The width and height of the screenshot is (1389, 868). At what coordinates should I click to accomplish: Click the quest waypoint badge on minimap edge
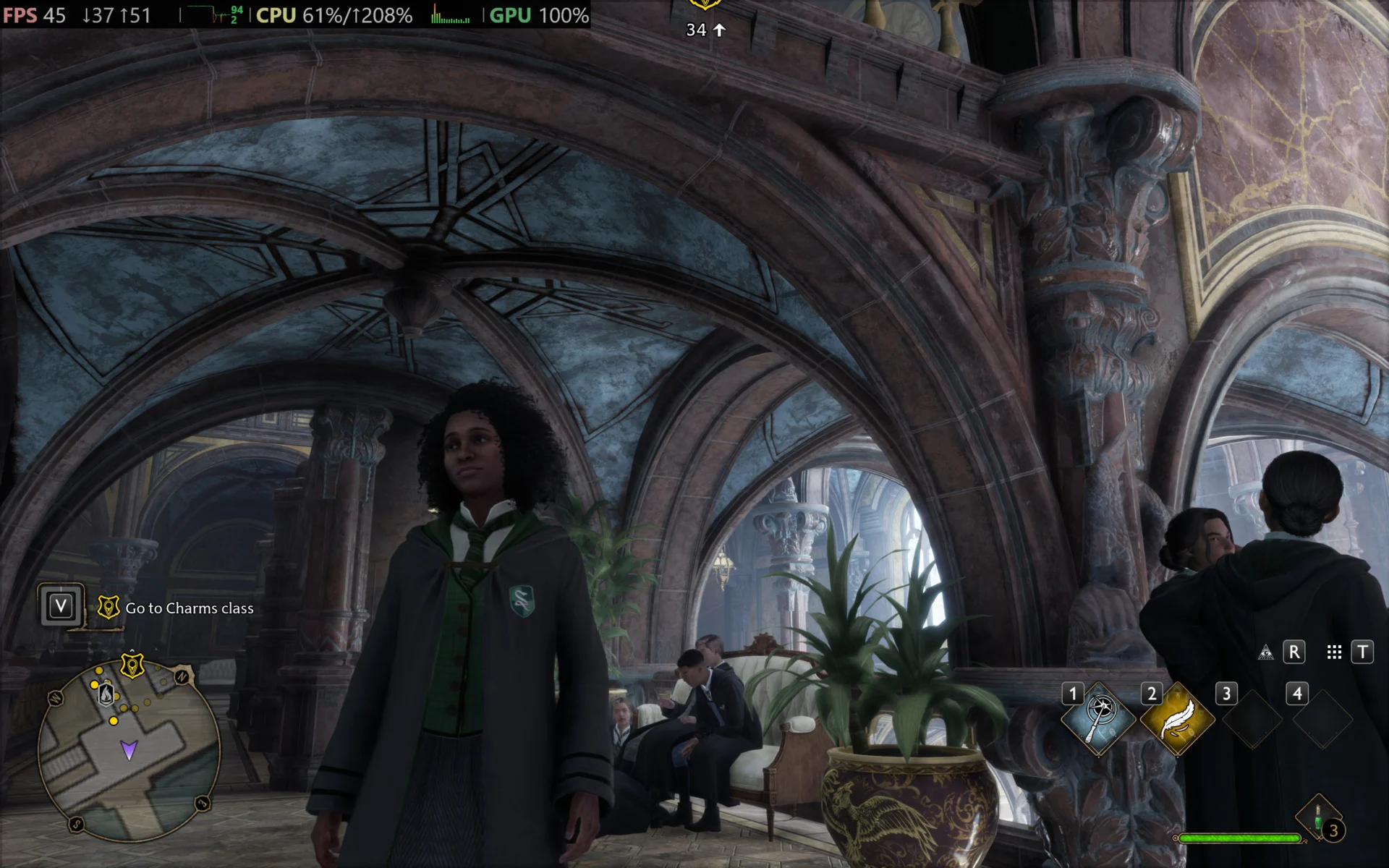[x=132, y=664]
